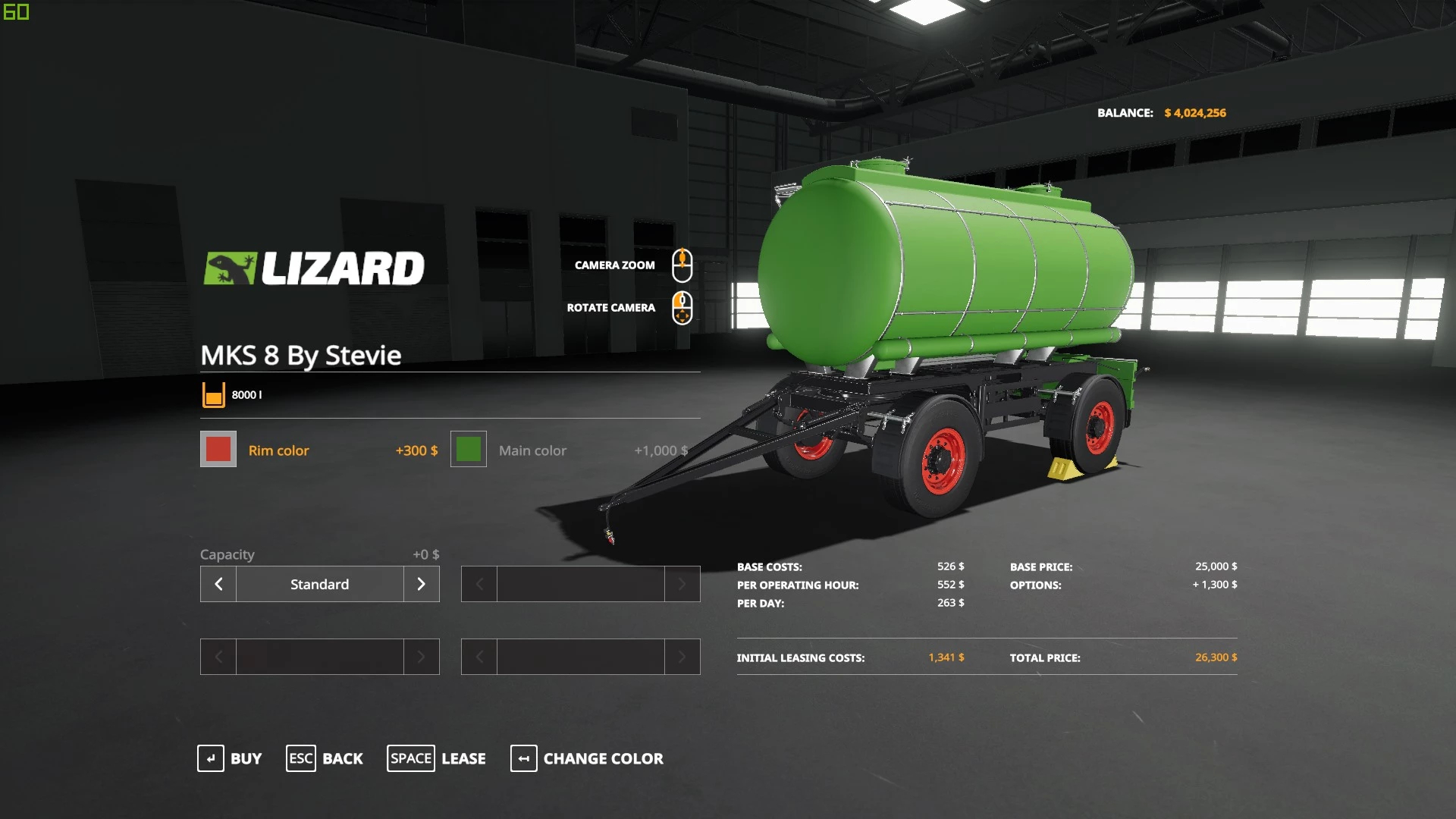Switch Capacity to the previous option
This screenshot has width=1456, height=819.
[218, 584]
